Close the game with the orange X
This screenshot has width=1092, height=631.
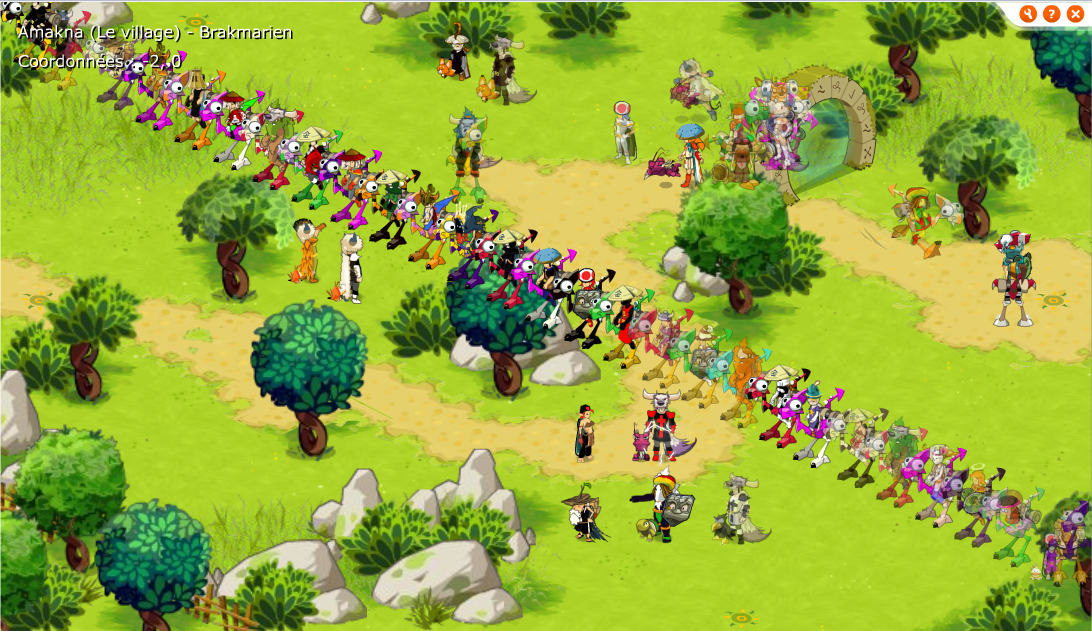coord(1075,13)
